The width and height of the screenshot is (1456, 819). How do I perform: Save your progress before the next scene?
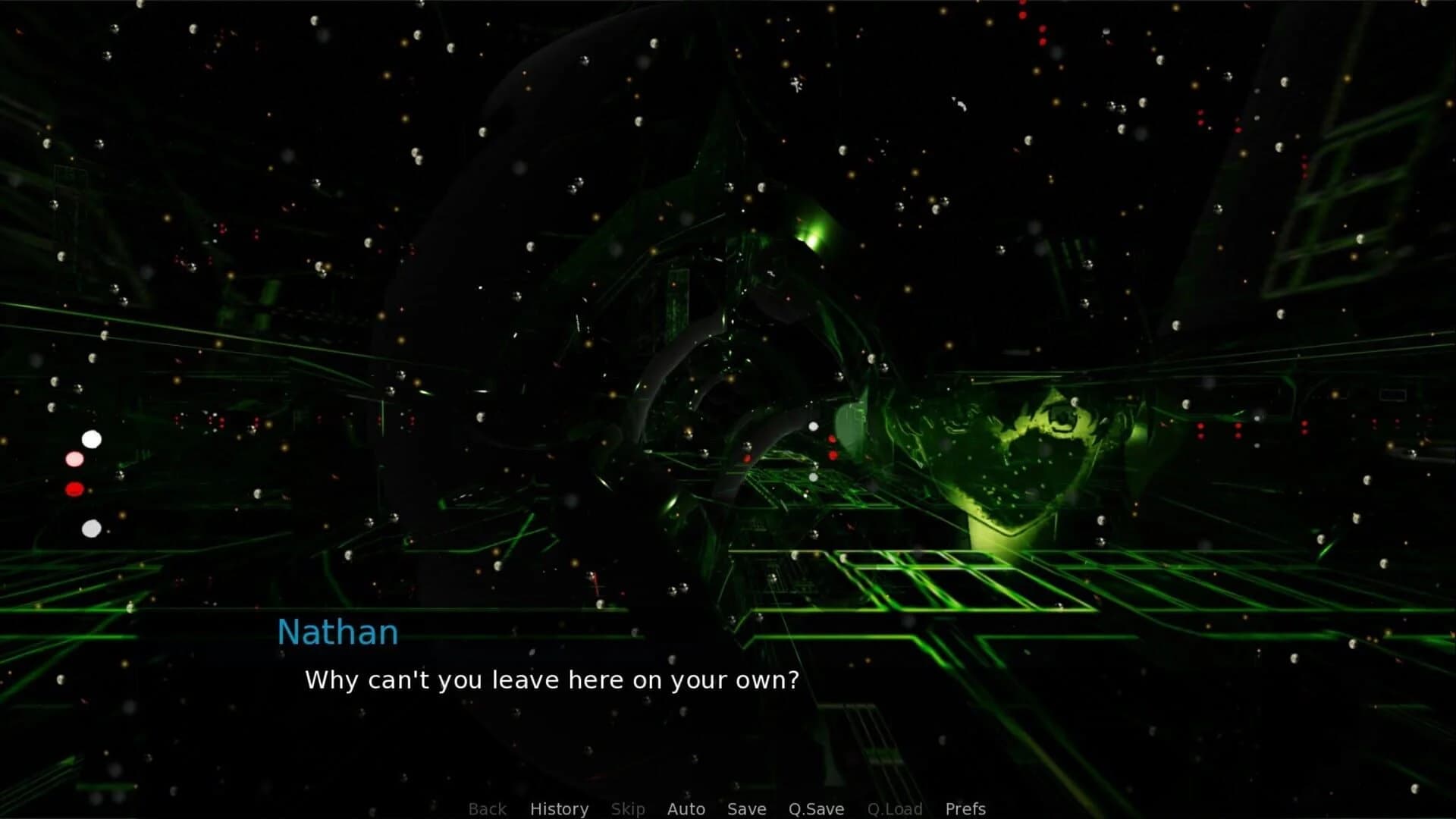click(746, 808)
